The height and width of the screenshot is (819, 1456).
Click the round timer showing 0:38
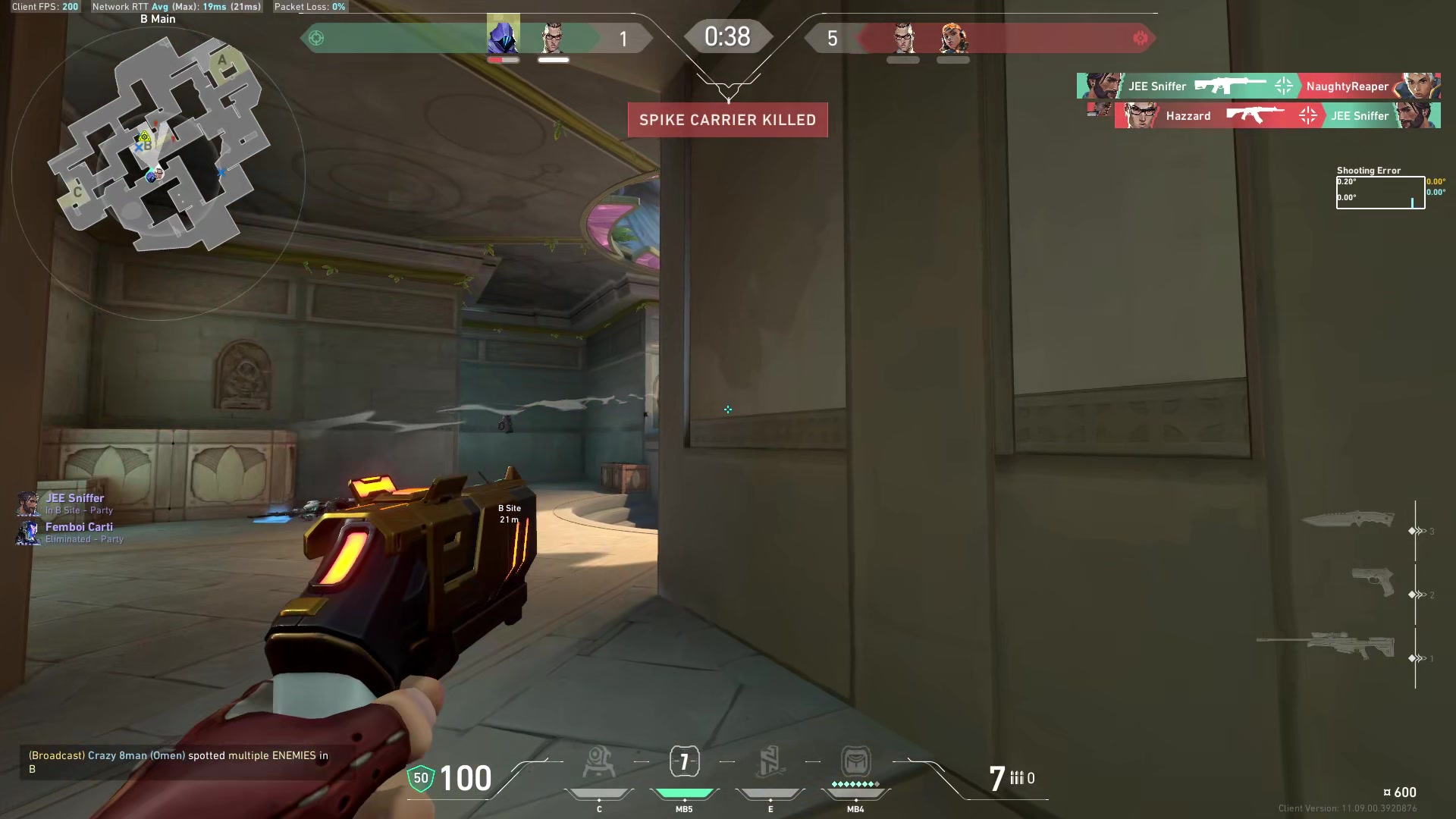pos(727,36)
